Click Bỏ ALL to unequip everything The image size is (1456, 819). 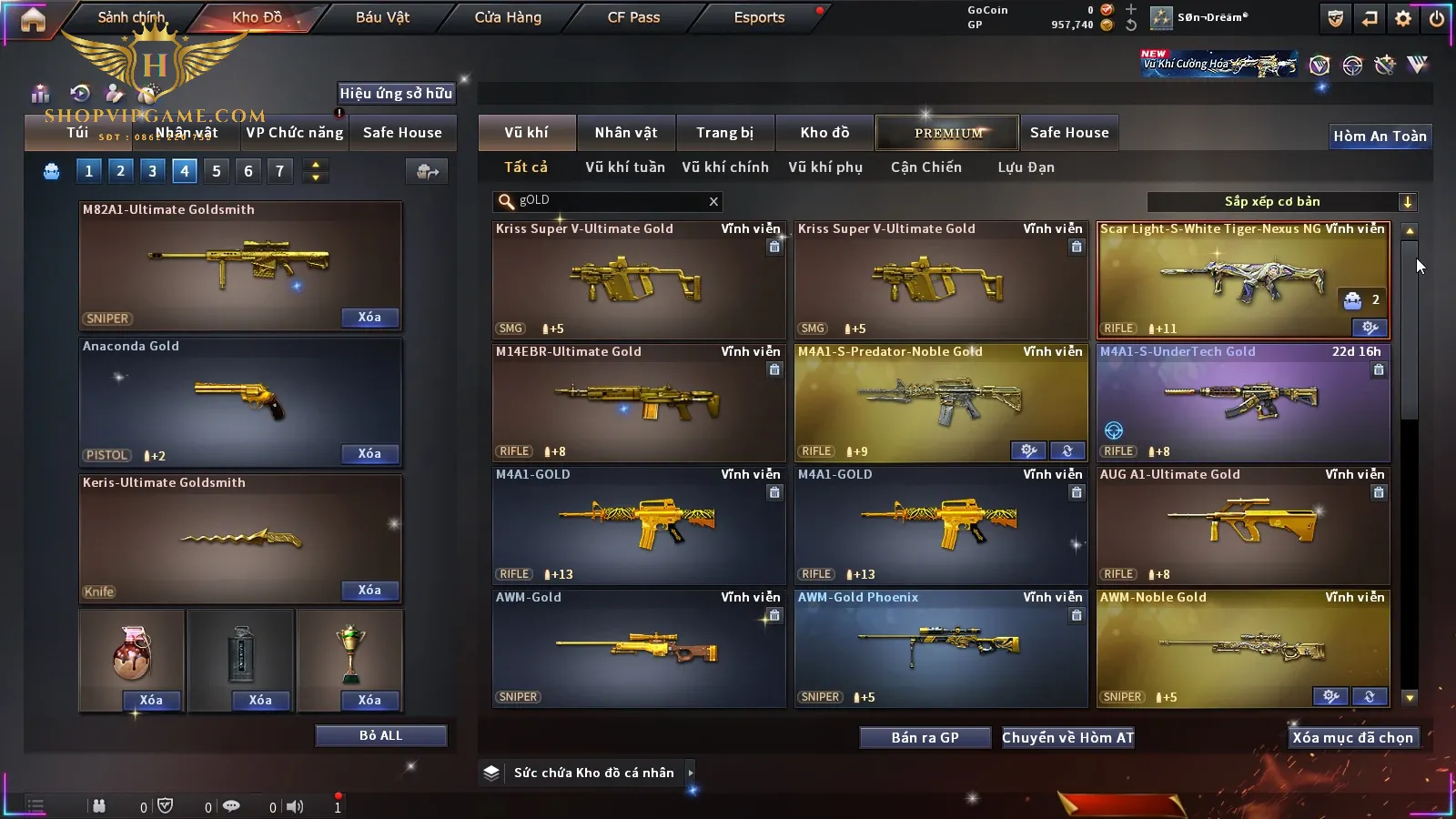(x=380, y=735)
